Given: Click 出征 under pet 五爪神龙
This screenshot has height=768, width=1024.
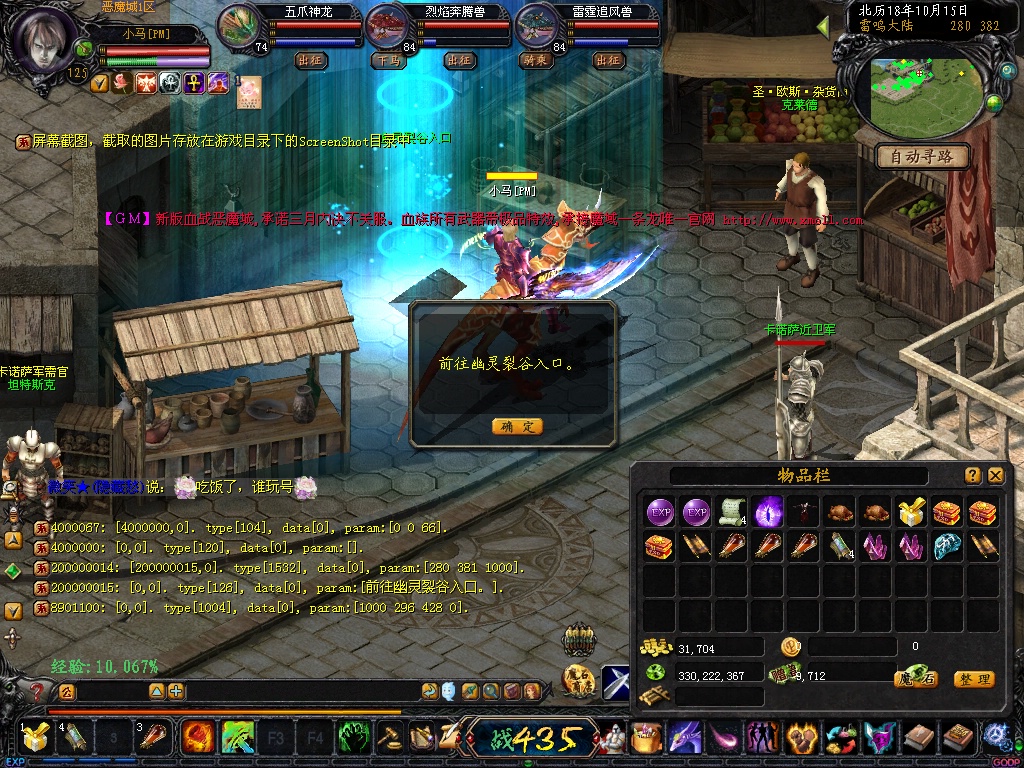Looking at the screenshot, I should pyautogui.click(x=312, y=60).
